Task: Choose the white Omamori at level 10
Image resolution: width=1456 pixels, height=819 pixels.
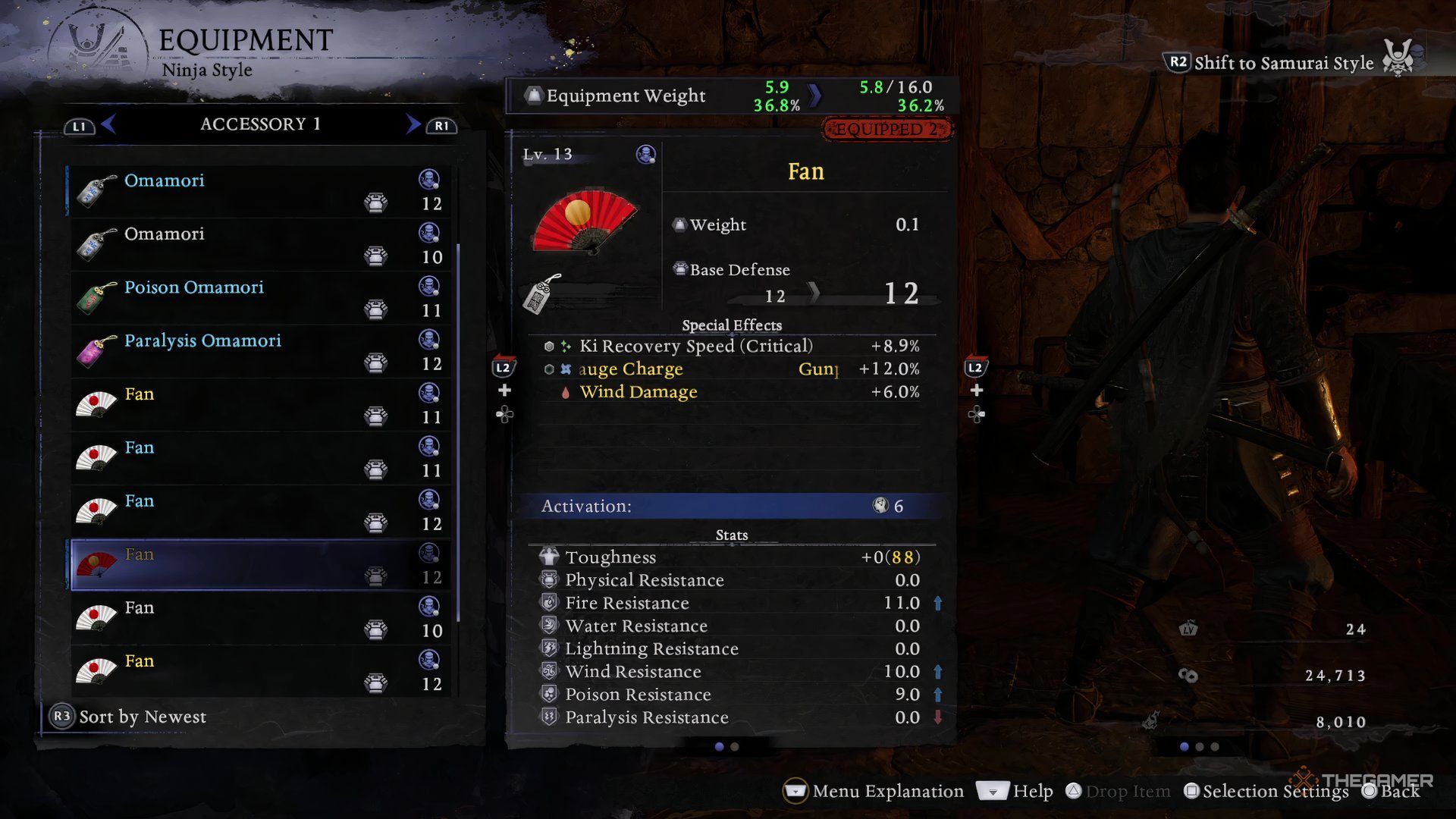Action: coord(258,244)
